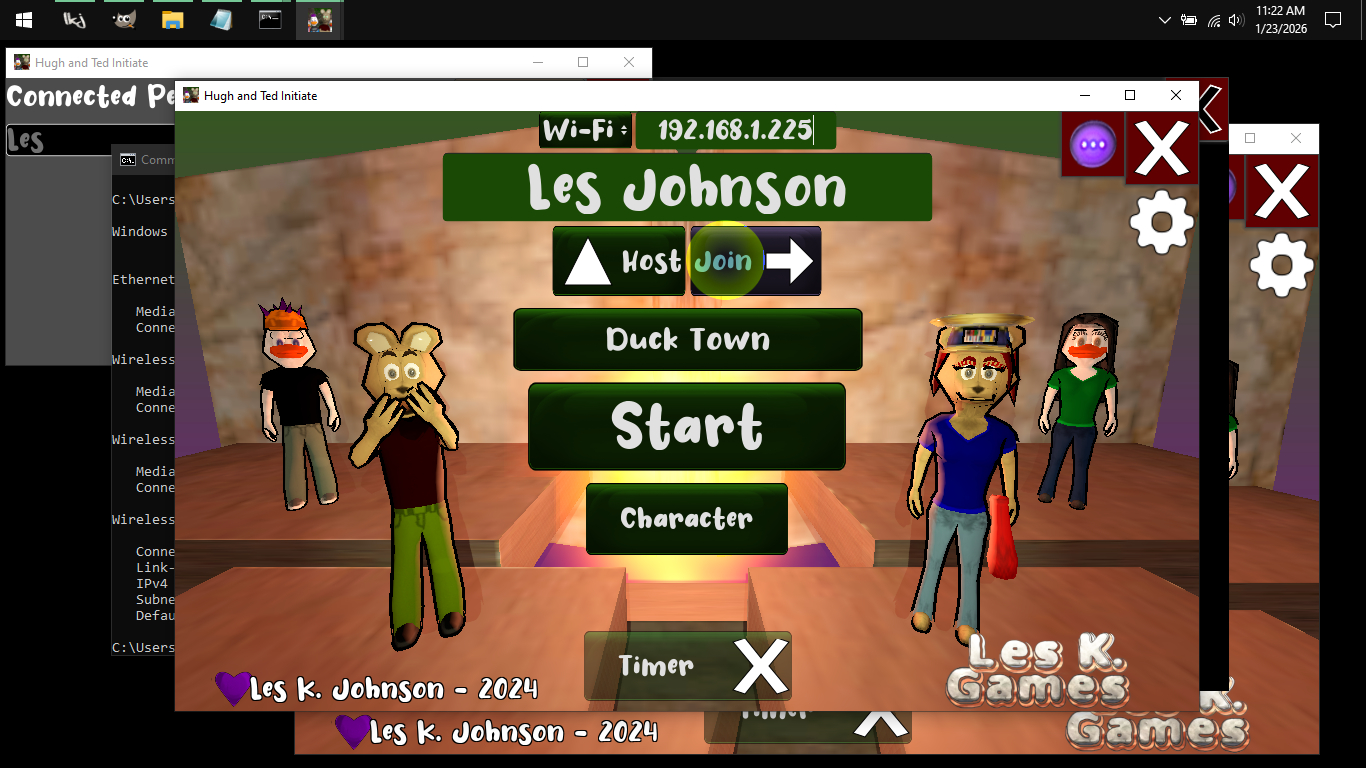Start the game
The width and height of the screenshot is (1366, 768).
point(687,426)
